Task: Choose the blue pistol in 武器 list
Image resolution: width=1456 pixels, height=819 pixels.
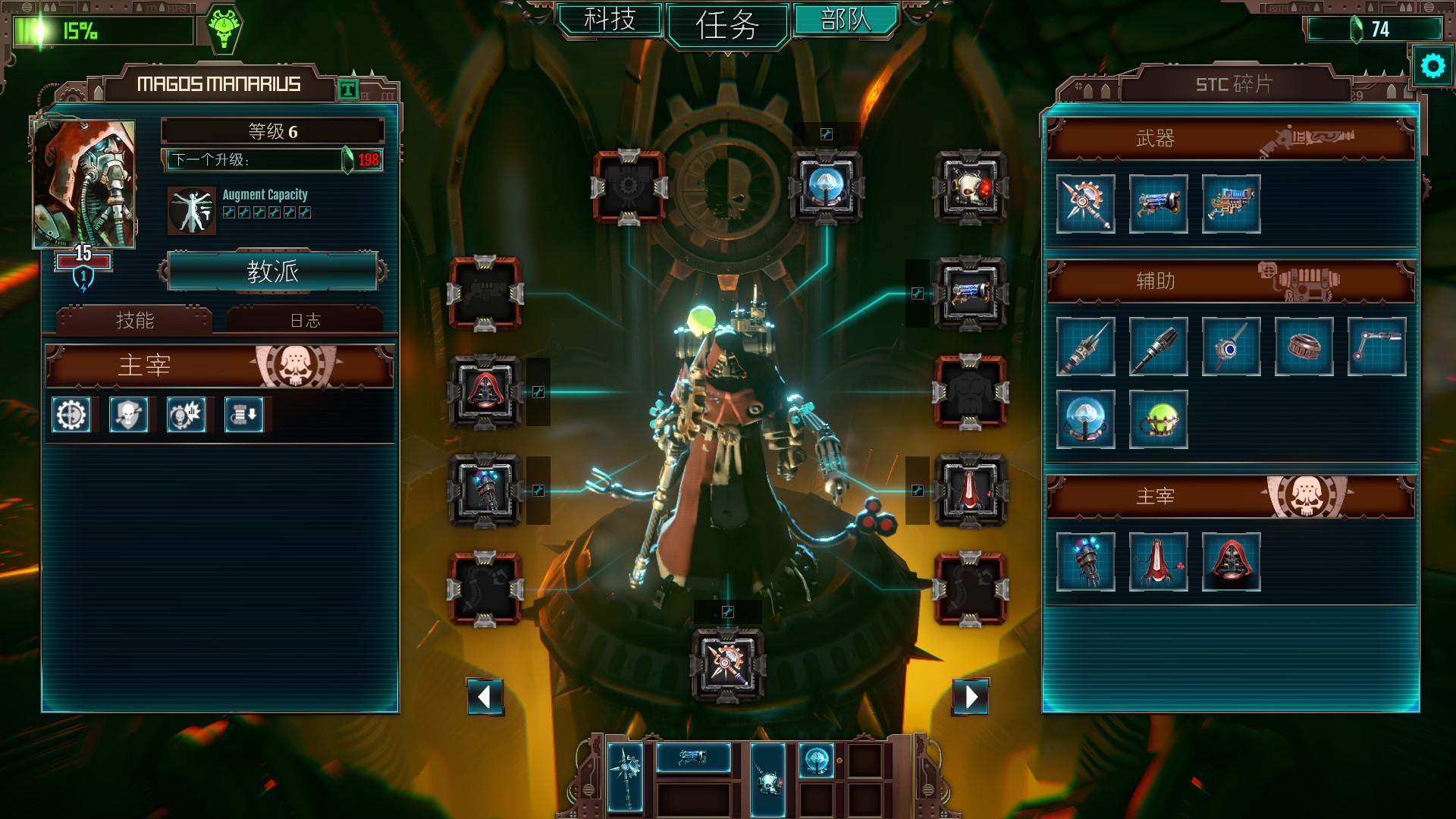Action: coord(1158,203)
